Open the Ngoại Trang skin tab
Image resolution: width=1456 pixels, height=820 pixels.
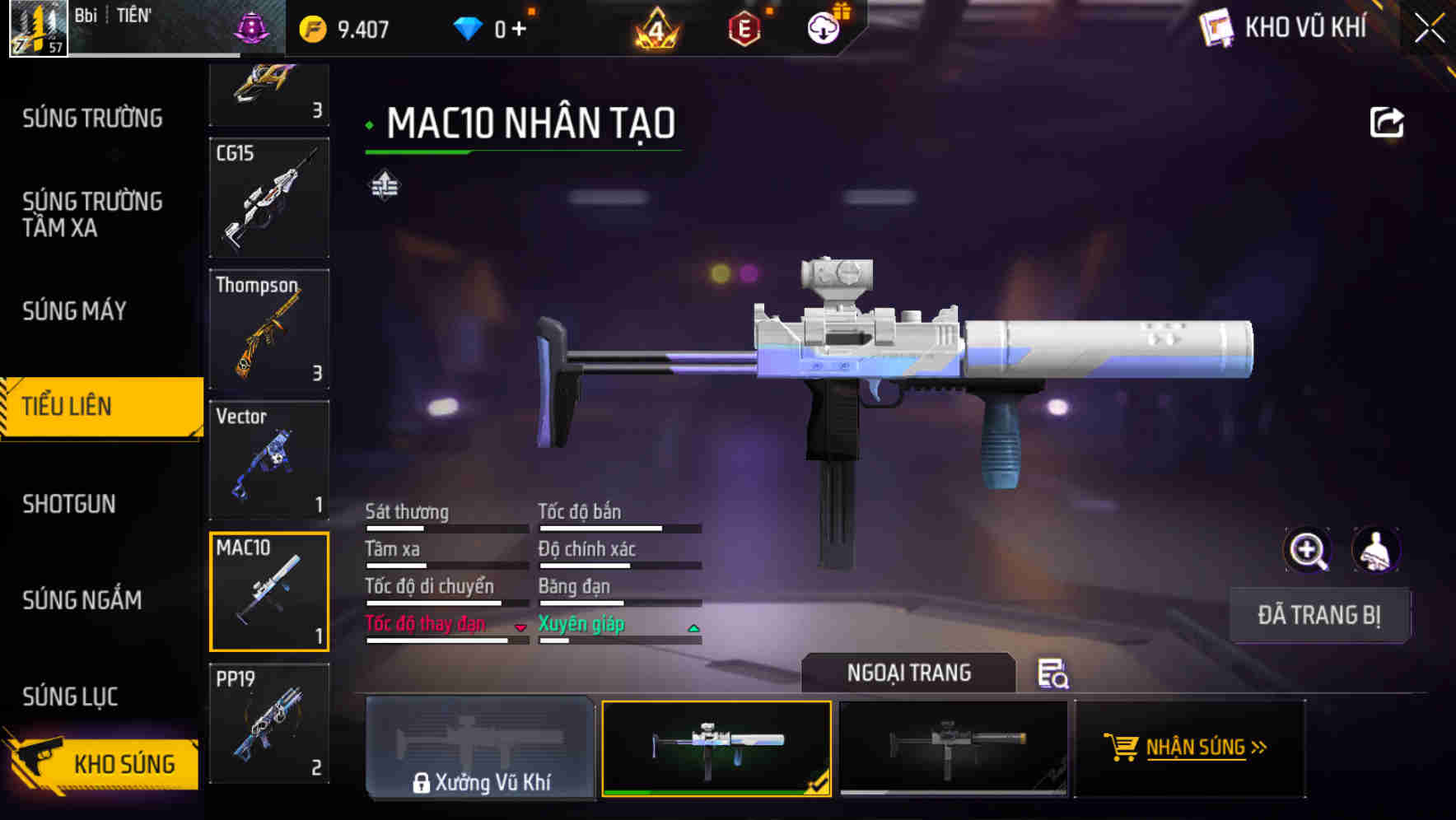pyautogui.click(x=908, y=673)
